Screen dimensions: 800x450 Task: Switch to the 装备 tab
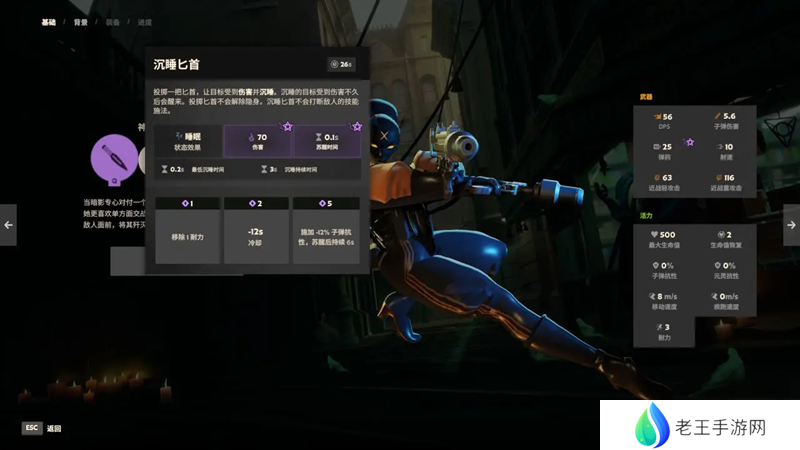[x=114, y=21]
